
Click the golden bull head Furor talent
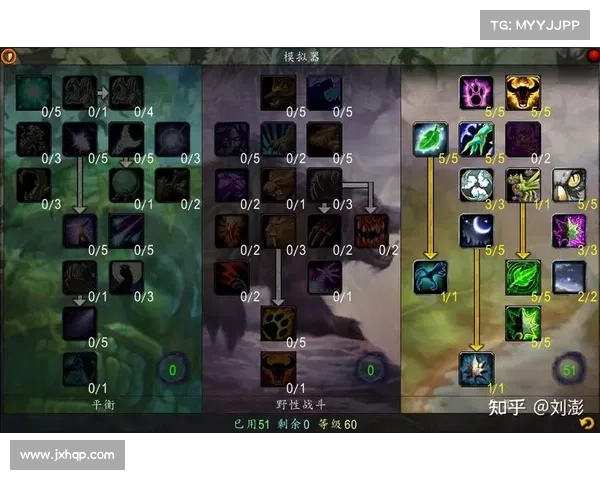[522, 92]
